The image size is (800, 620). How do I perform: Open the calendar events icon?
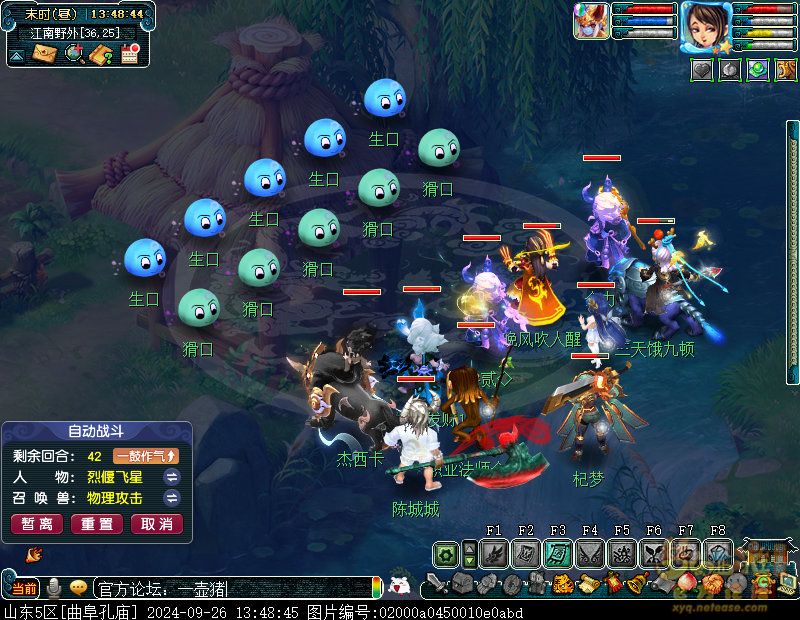(130, 54)
